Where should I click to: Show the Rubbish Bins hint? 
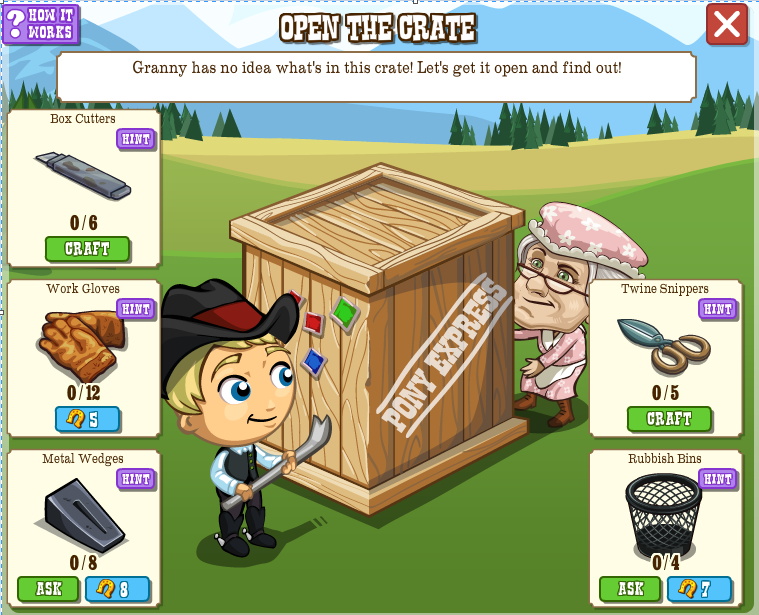(717, 479)
